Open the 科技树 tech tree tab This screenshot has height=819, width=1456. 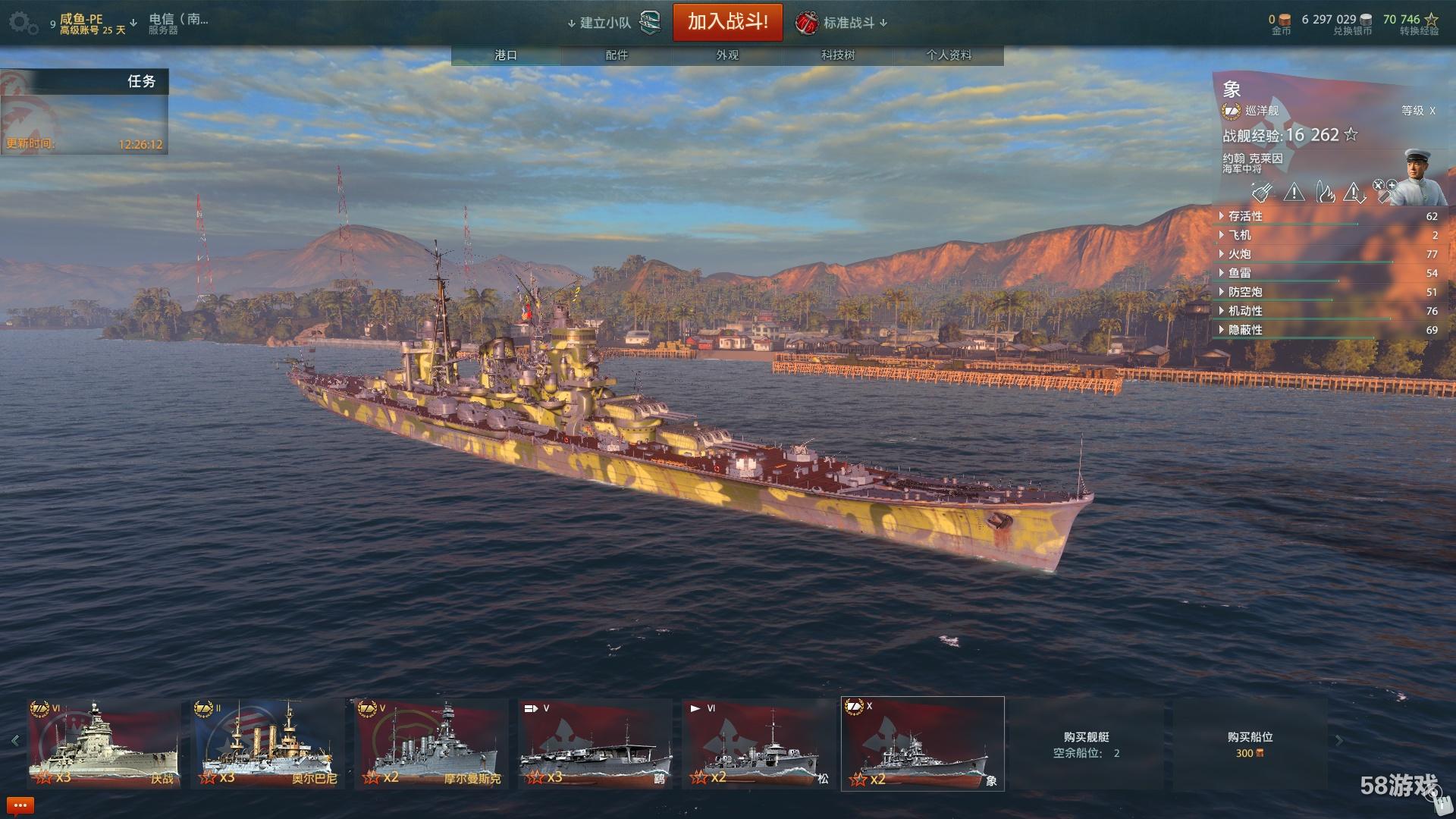(838, 55)
